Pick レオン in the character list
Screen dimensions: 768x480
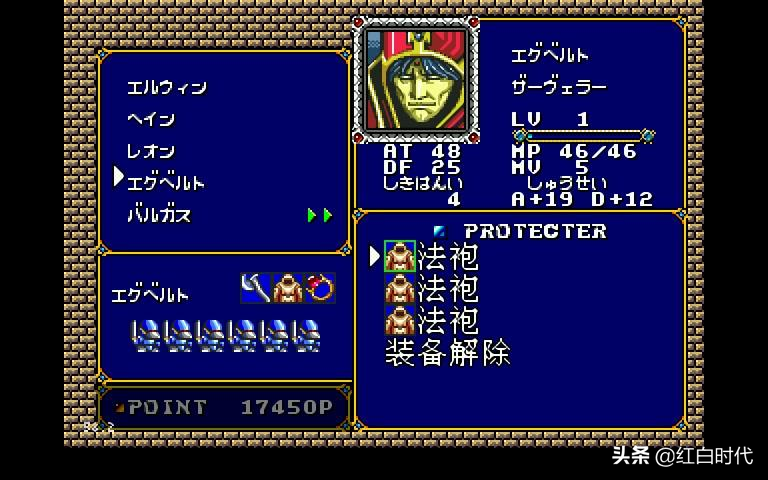pos(151,152)
